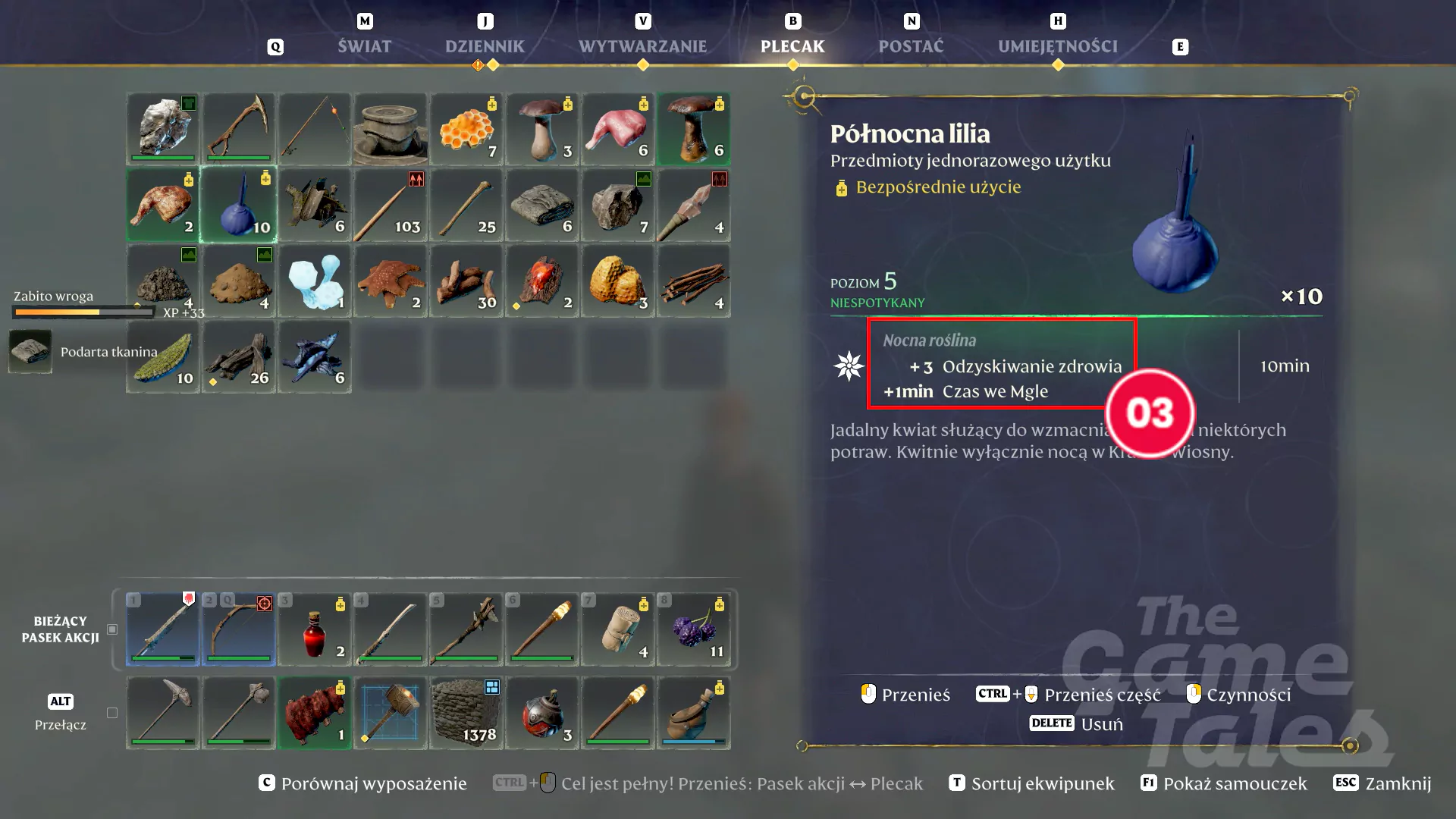Toggle the BIEŻĄCY PASEK AKCJI checkbox
This screenshot has height=819, width=1456.
click(111, 629)
